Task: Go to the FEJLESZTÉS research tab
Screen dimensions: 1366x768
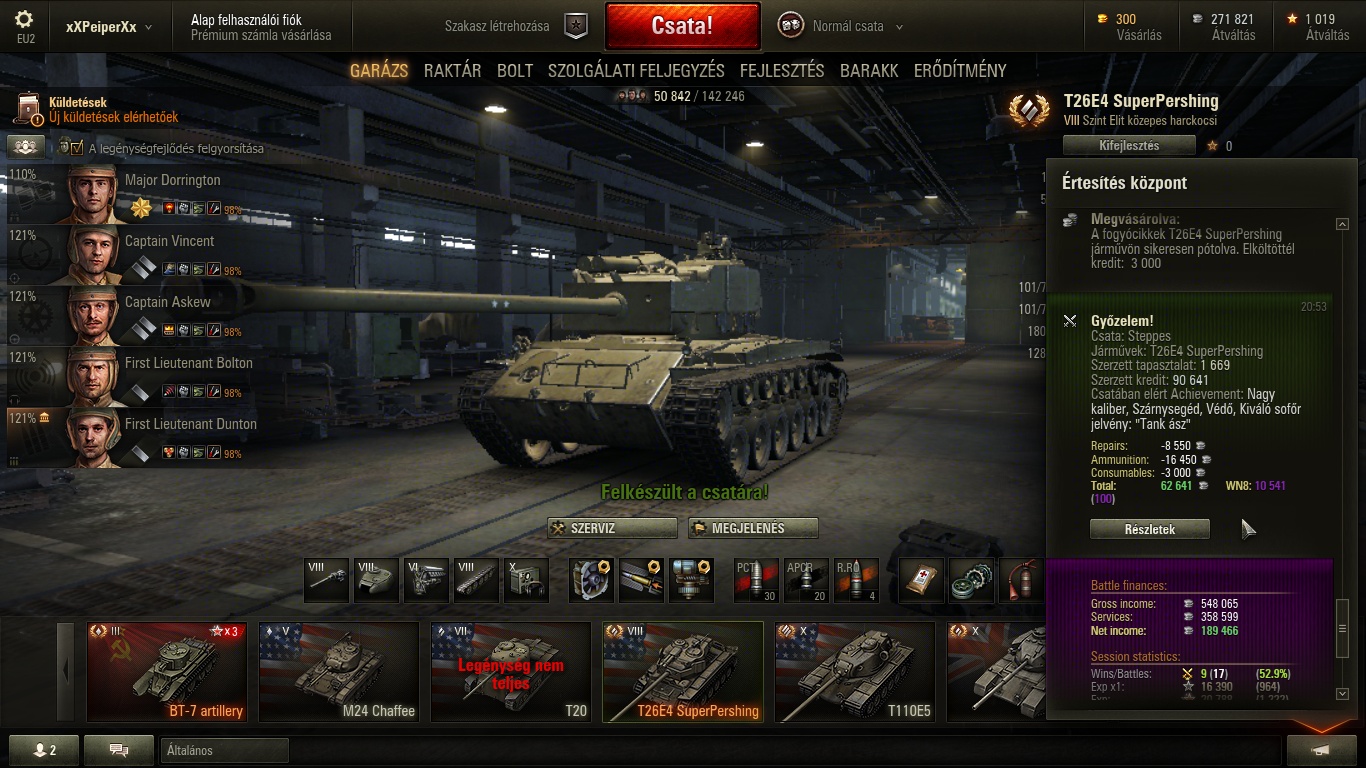Action: click(x=782, y=71)
